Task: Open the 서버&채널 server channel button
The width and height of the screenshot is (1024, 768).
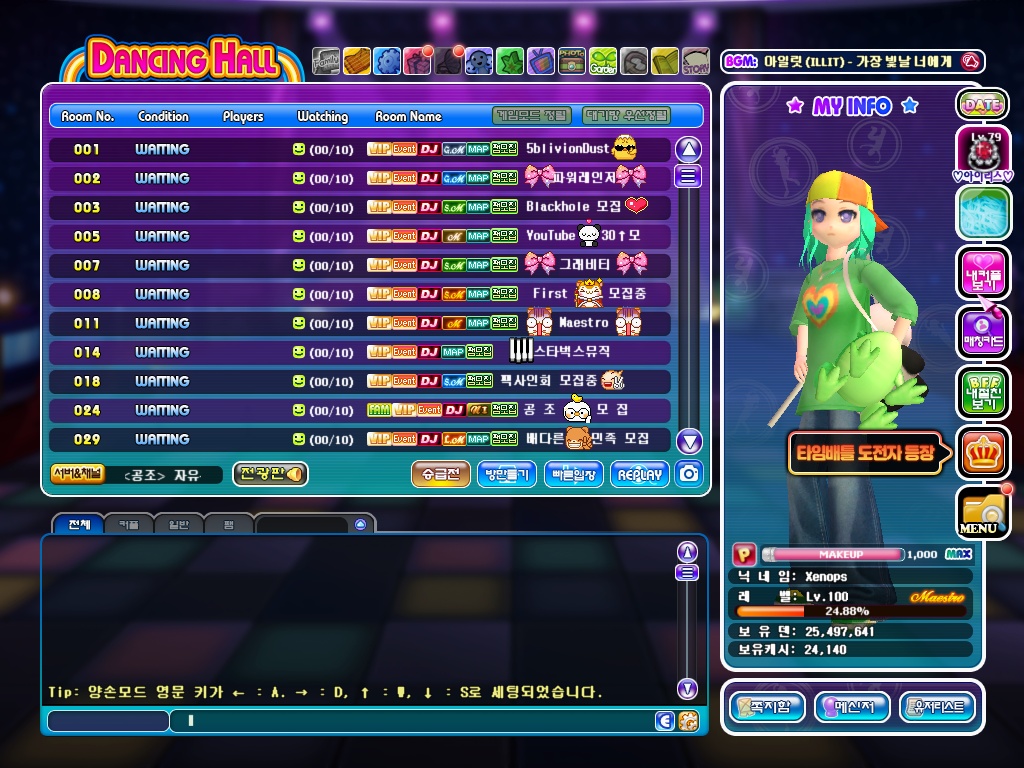Action: tap(77, 474)
